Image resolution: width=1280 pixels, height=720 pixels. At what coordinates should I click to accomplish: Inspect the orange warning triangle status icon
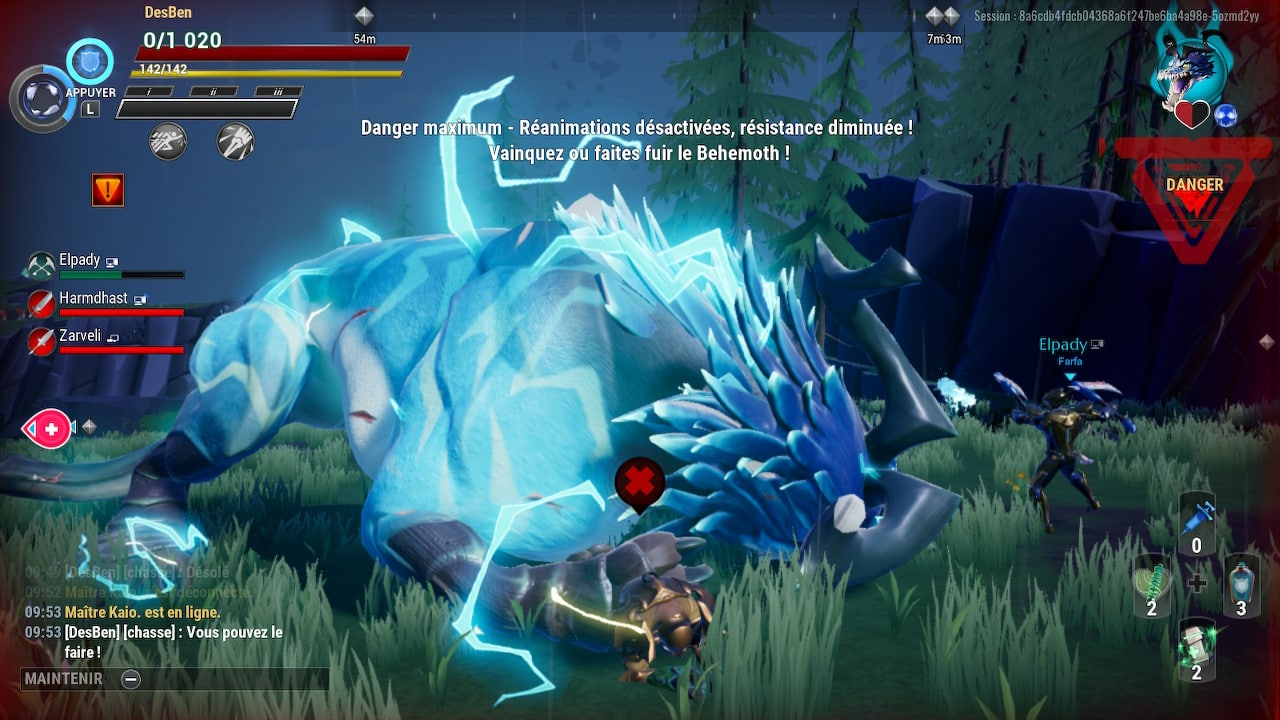pos(108,189)
